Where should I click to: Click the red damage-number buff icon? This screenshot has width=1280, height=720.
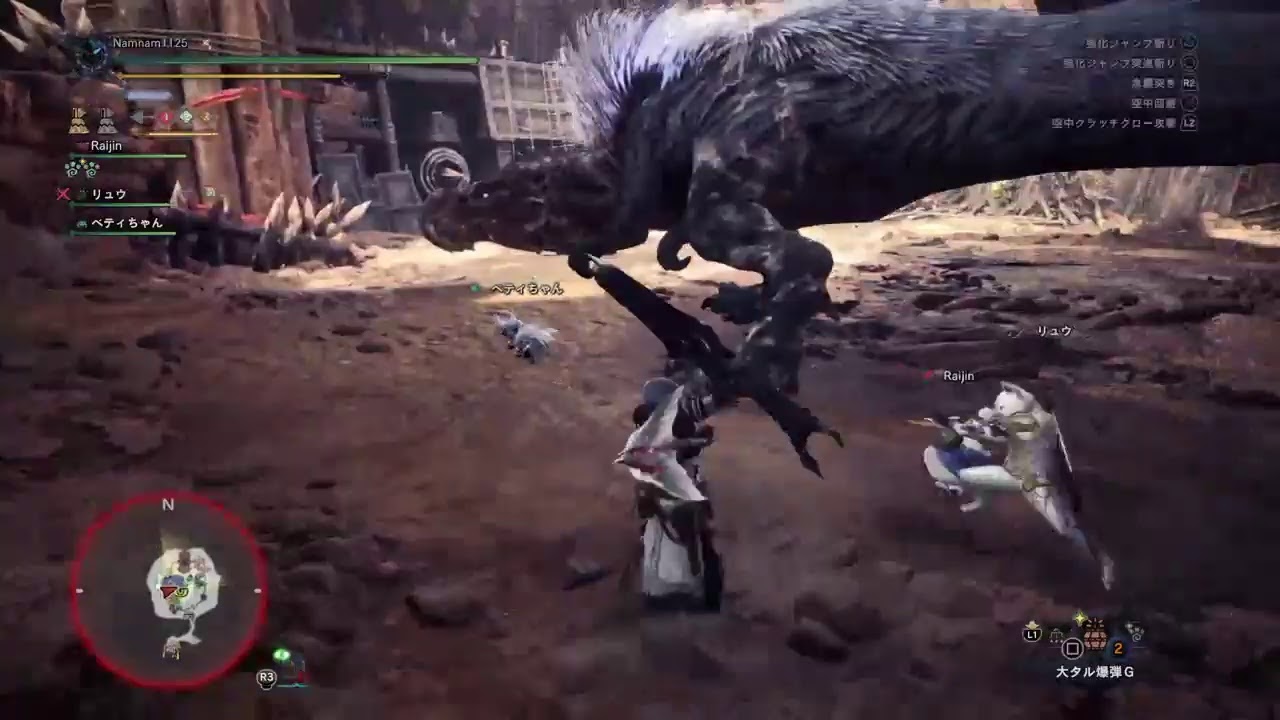coord(166,117)
